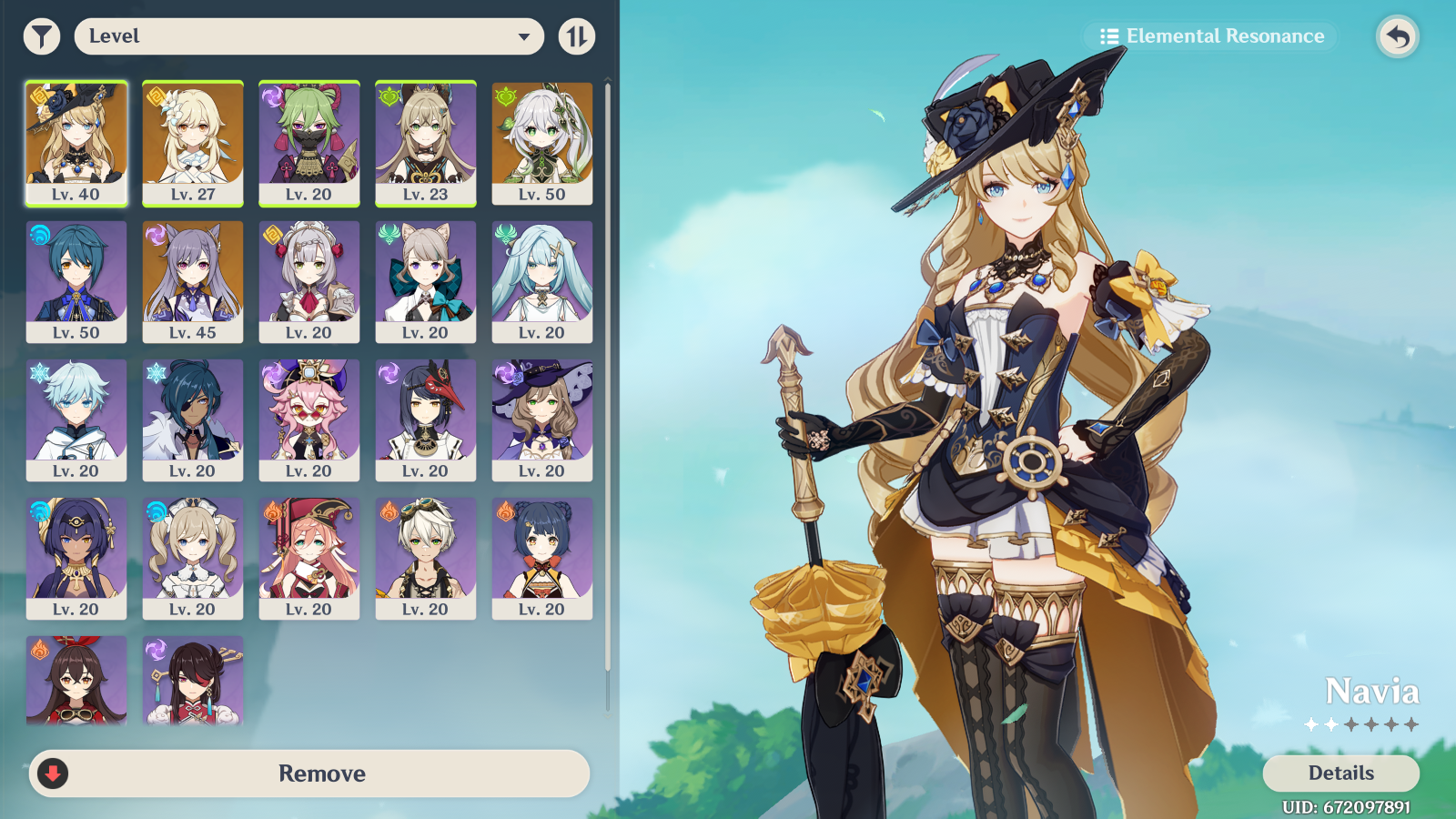The image size is (1456, 819).
Task: Open the character filter options
Action: [41, 35]
